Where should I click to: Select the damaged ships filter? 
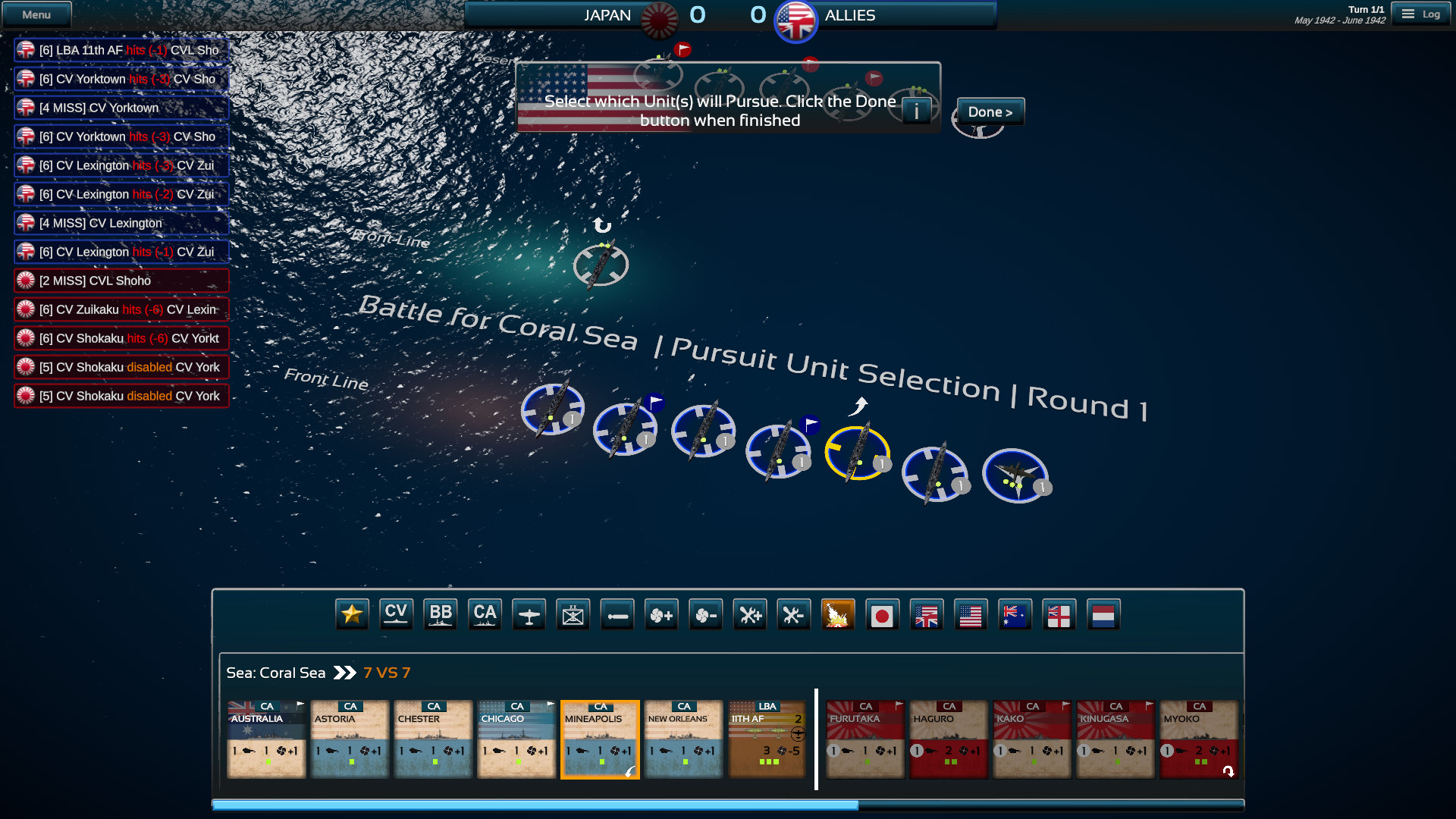tap(838, 614)
